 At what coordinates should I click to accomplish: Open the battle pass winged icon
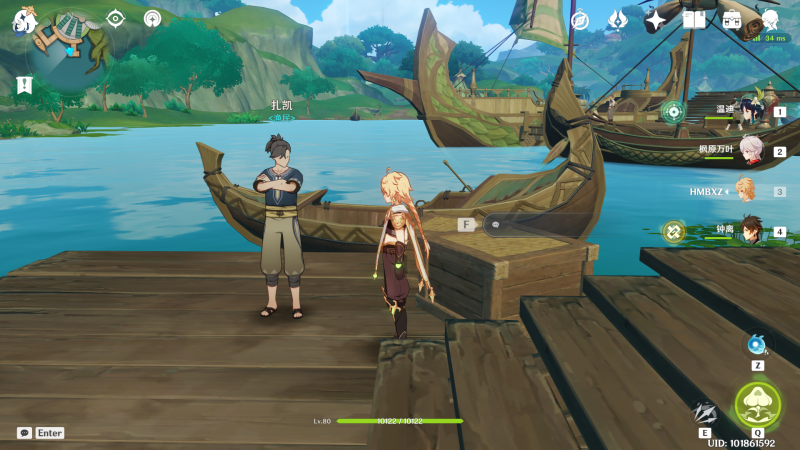(618, 20)
